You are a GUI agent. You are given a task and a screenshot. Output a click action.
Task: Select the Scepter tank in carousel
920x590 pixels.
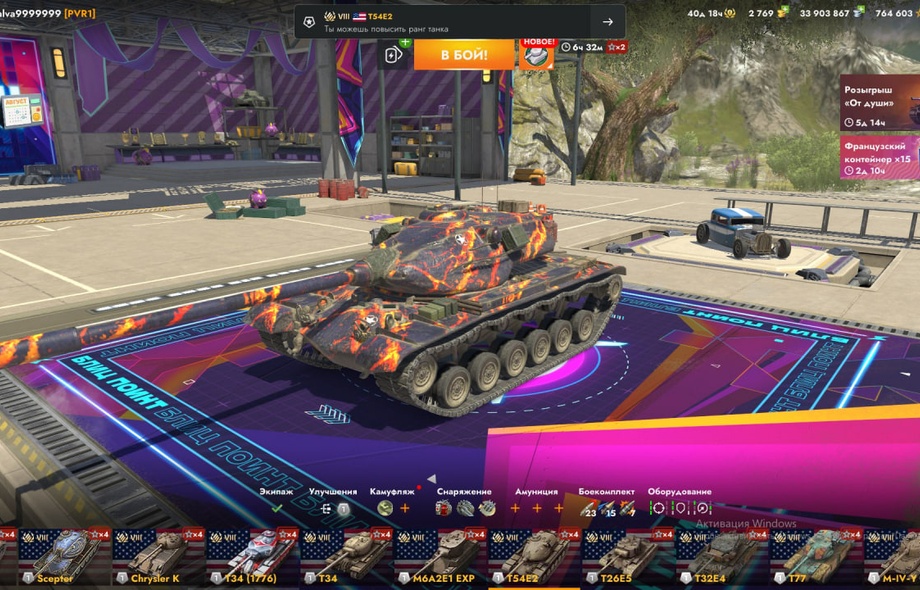(x=59, y=558)
